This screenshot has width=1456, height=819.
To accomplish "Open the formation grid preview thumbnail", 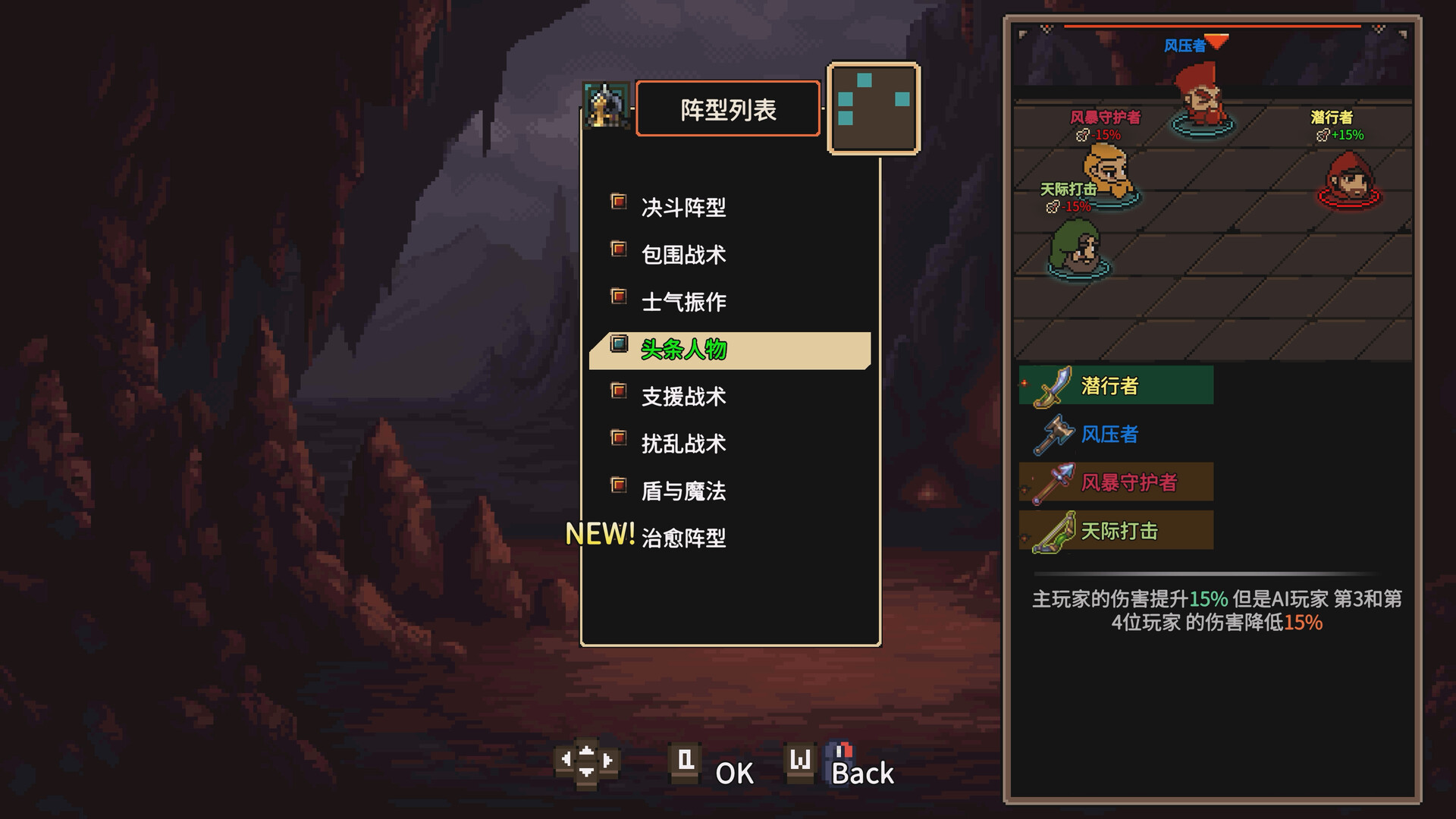I will pos(874,108).
